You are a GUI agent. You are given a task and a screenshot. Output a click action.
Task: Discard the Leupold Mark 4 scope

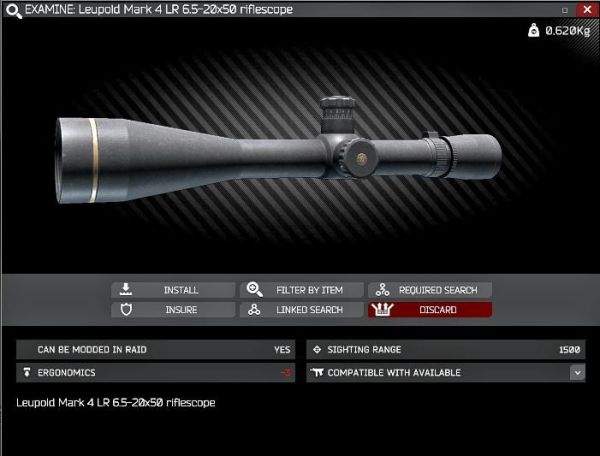(x=430, y=310)
